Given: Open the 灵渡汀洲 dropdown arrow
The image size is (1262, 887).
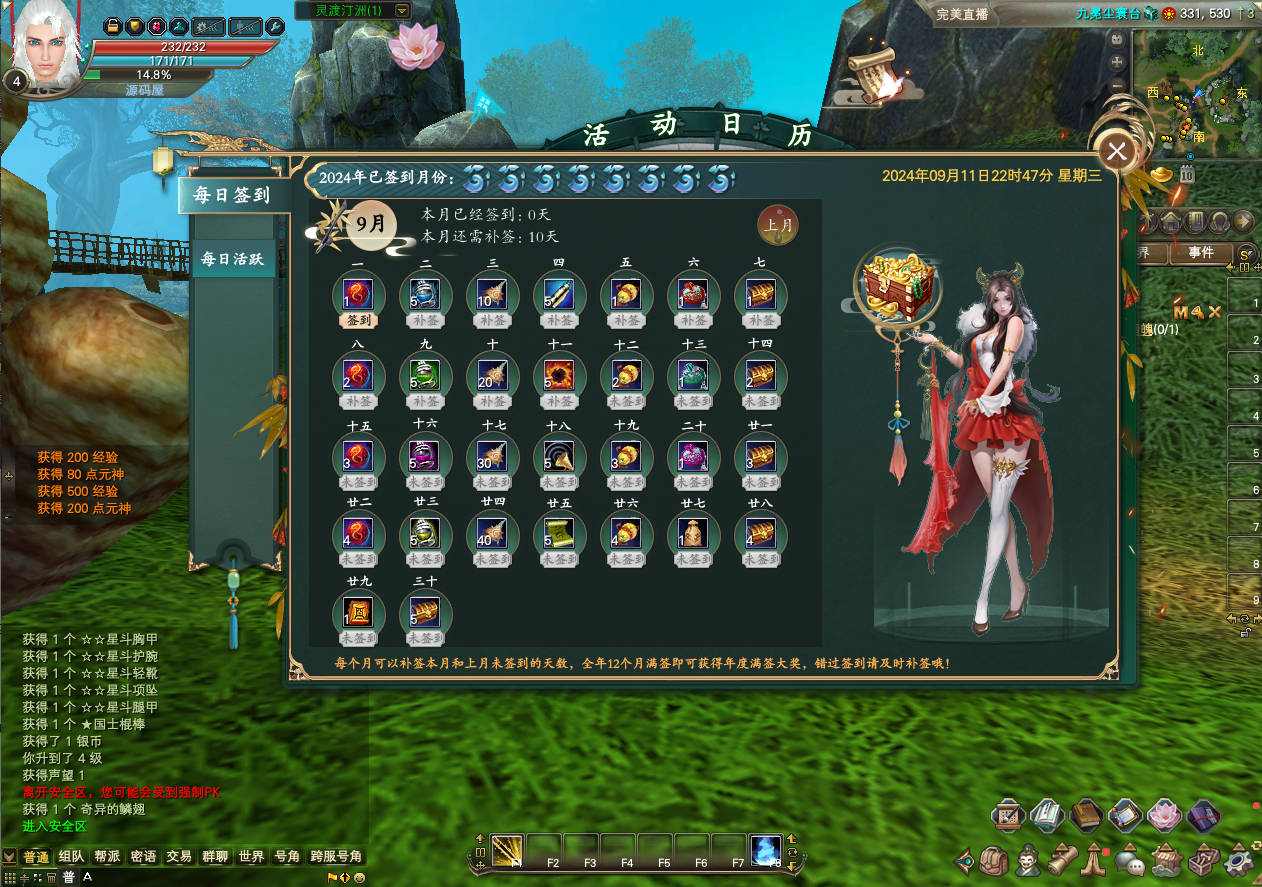Looking at the screenshot, I should pyautogui.click(x=402, y=10).
